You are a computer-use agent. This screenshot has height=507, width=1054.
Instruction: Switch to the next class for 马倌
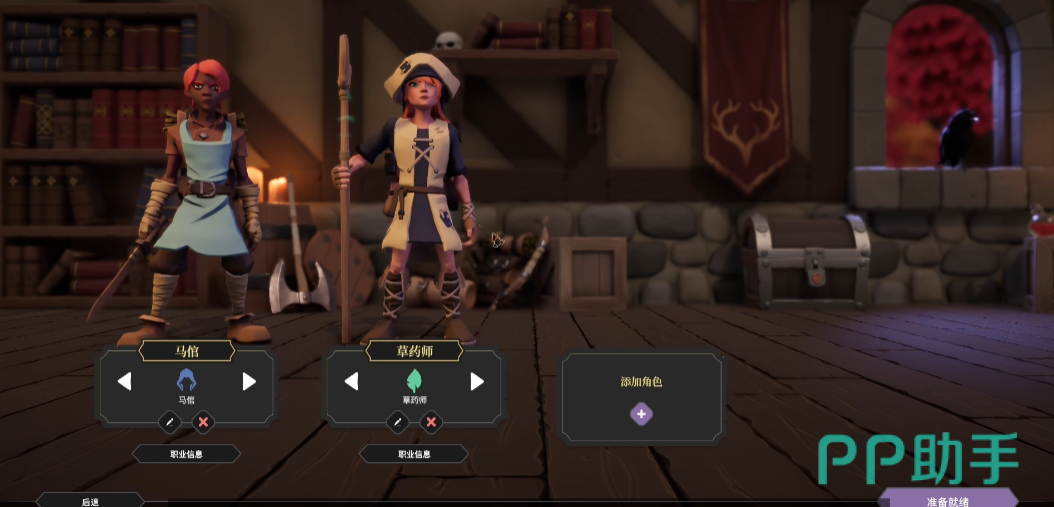pyautogui.click(x=249, y=381)
